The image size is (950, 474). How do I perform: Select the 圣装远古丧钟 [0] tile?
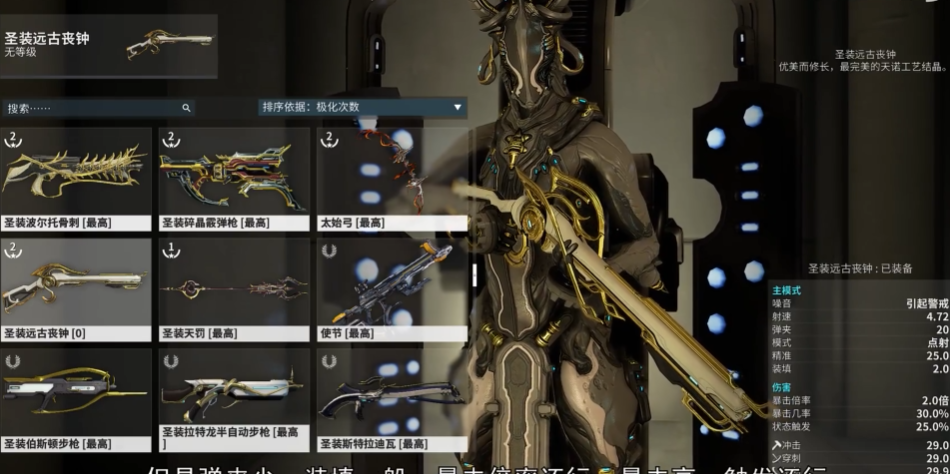76,290
